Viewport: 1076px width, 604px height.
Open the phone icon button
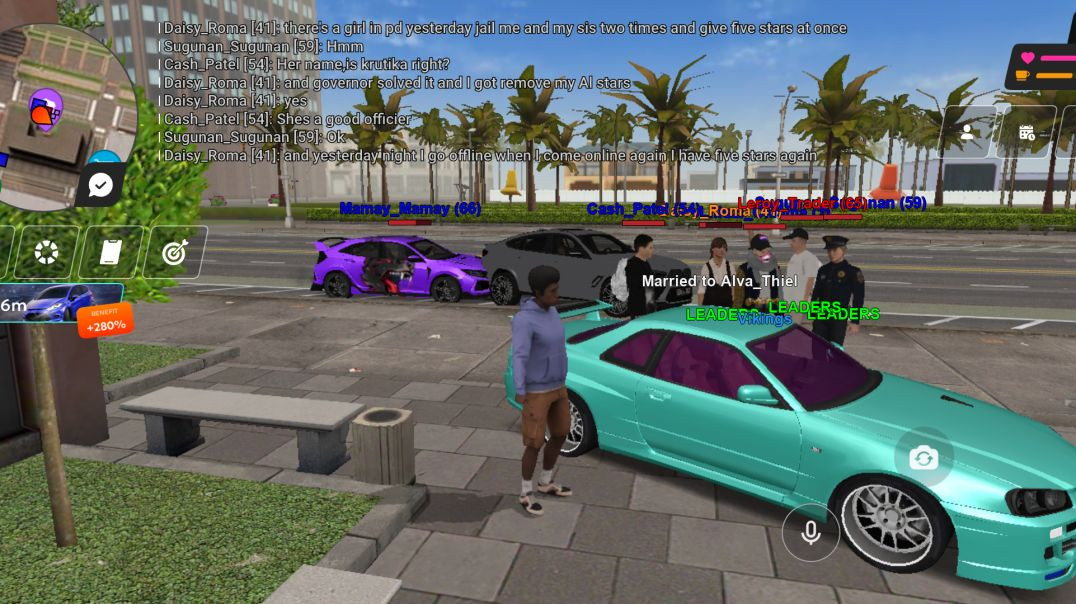tap(110, 252)
